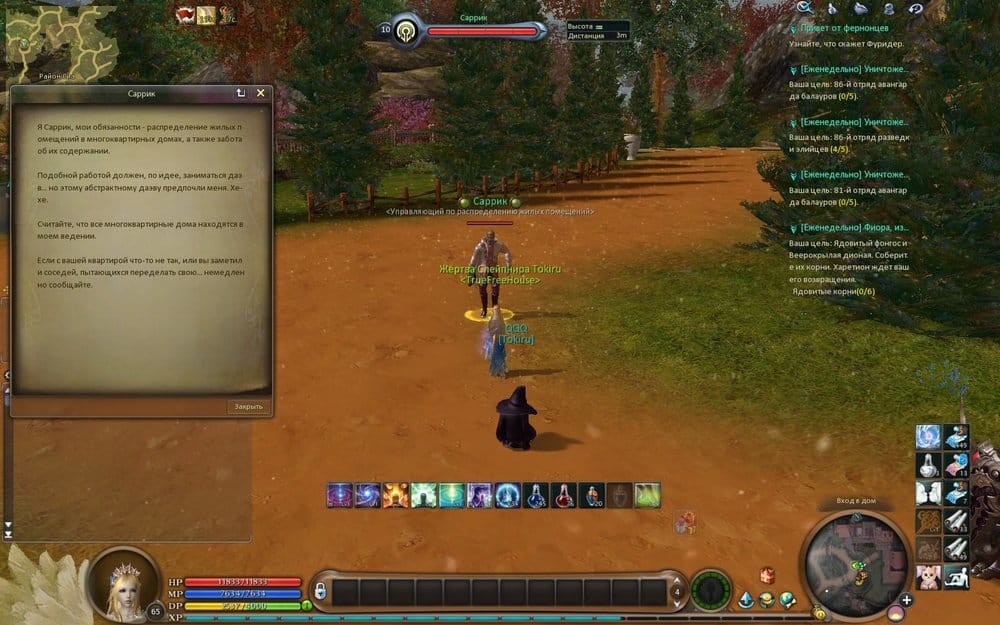Click the Закрыть button in the dialog

[x=248, y=406]
